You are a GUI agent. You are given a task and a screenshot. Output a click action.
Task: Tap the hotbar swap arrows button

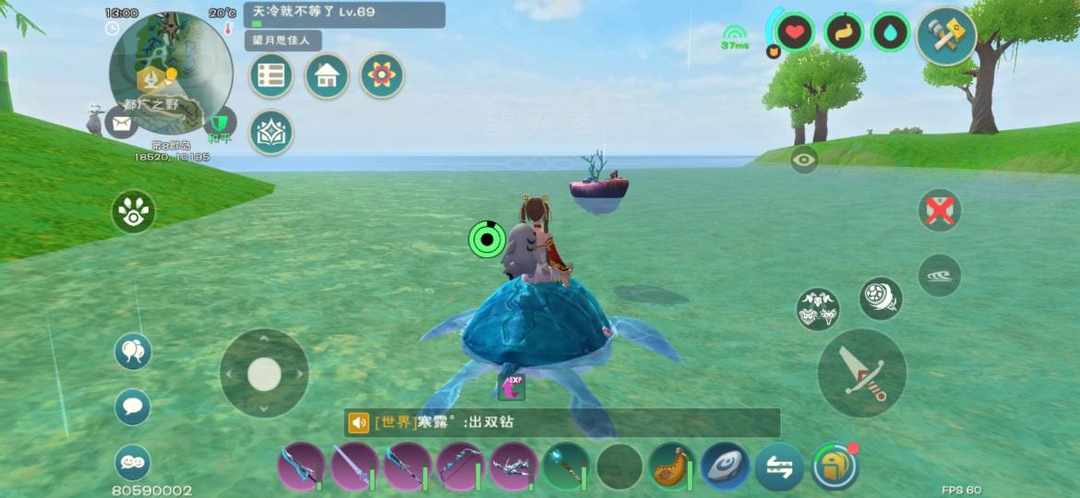pyautogui.click(x=779, y=467)
